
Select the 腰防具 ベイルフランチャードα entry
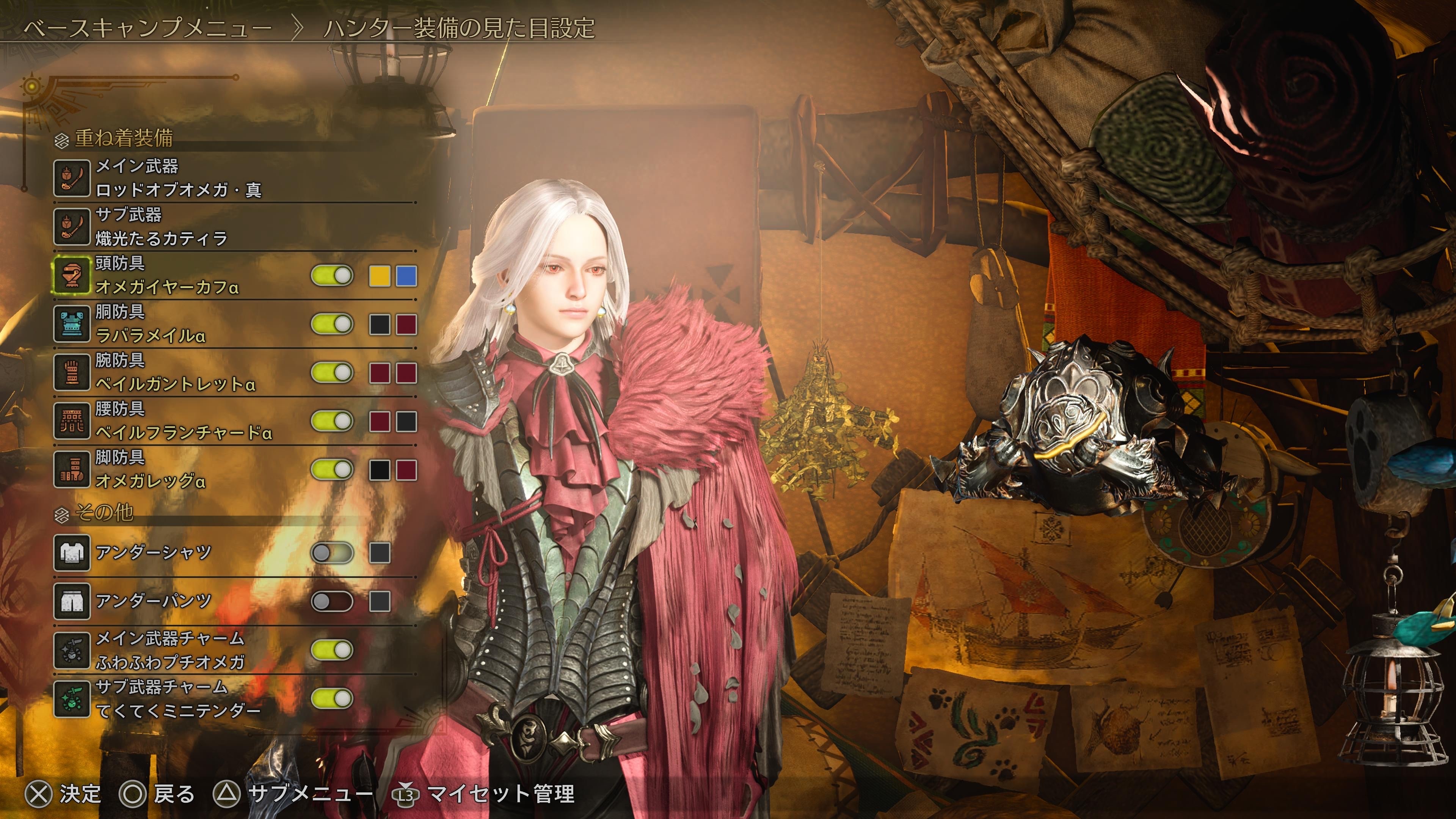tap(184, 421)
